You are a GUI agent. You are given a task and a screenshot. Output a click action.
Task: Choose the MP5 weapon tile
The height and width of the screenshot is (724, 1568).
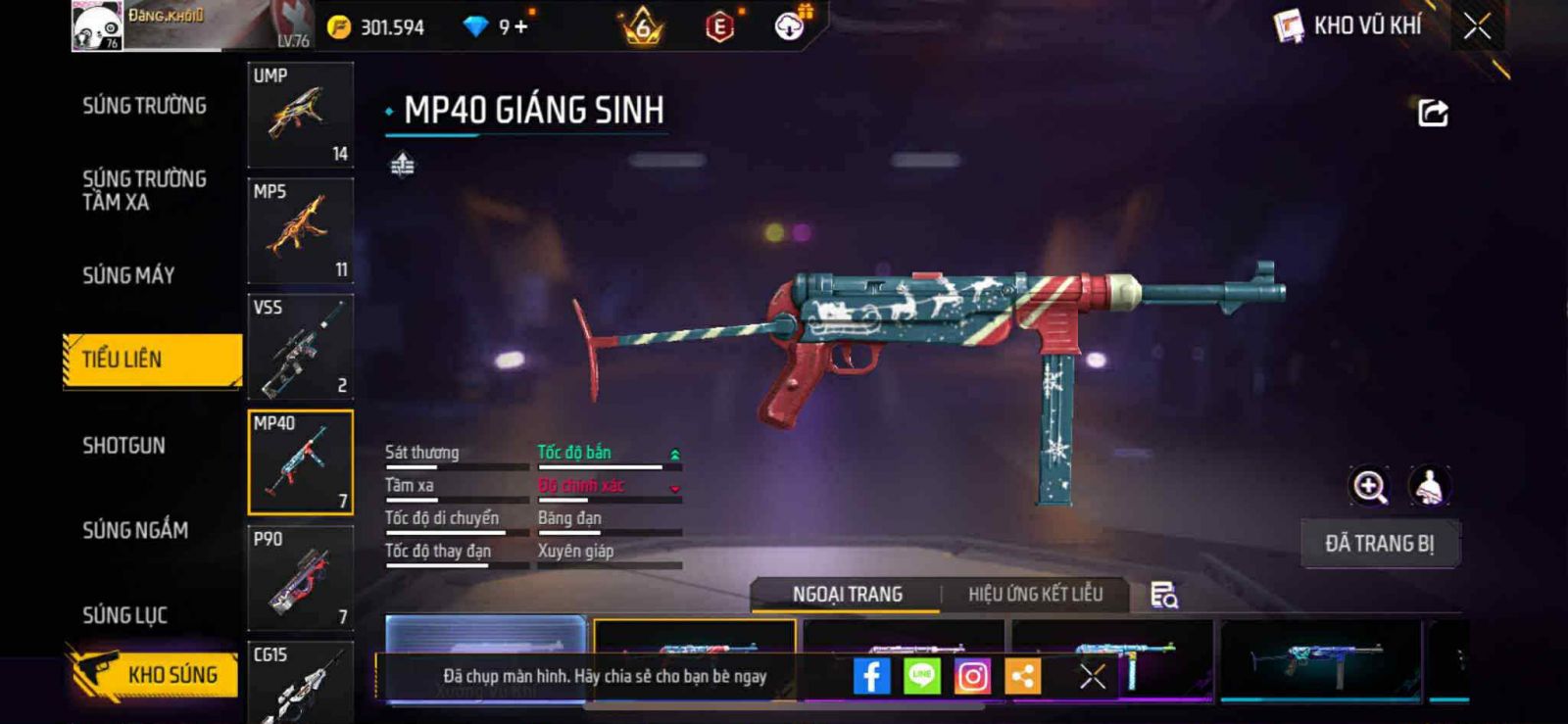[300, 230]
